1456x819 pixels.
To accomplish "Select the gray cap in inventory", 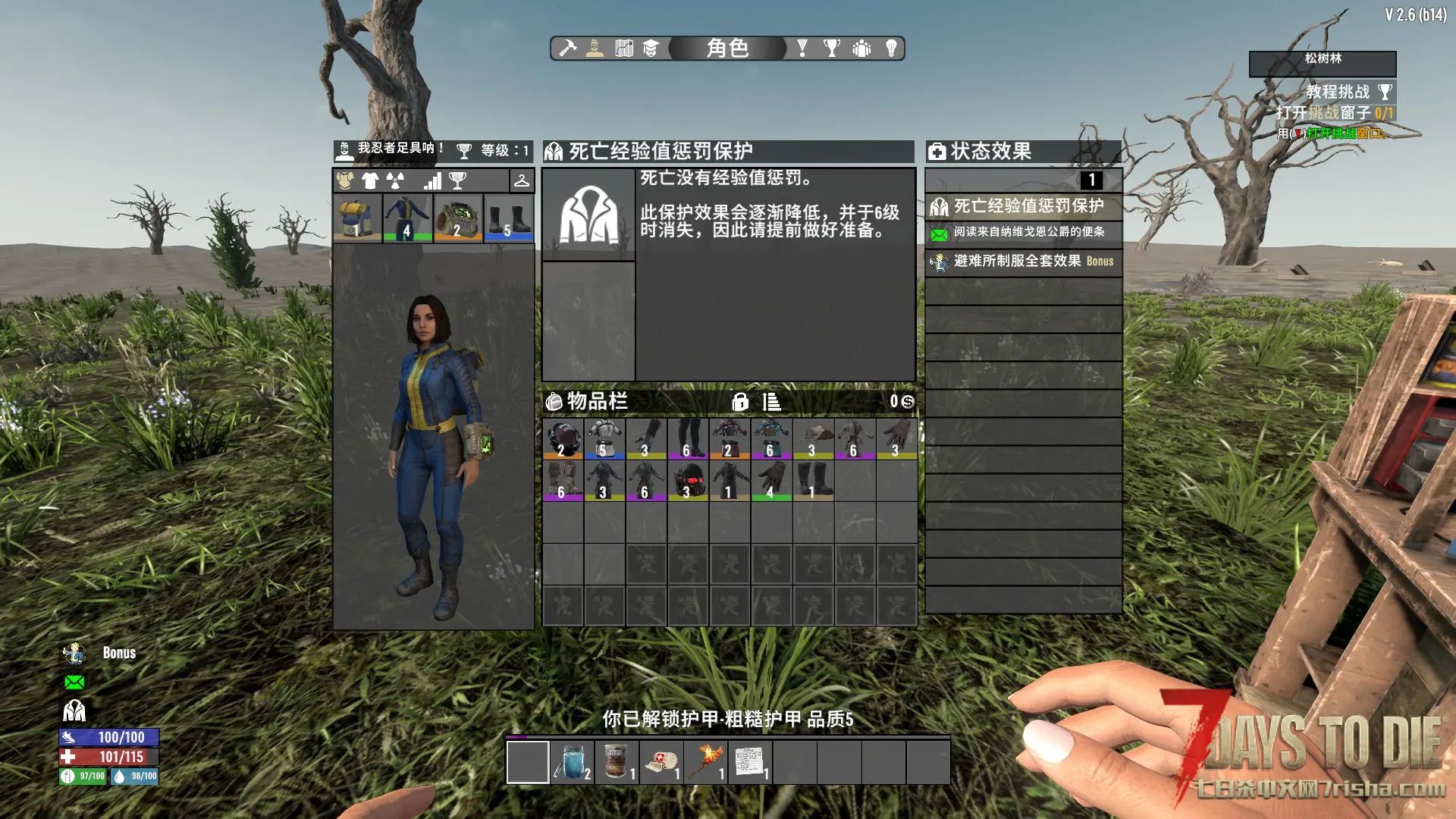I will tap(813, 439).
